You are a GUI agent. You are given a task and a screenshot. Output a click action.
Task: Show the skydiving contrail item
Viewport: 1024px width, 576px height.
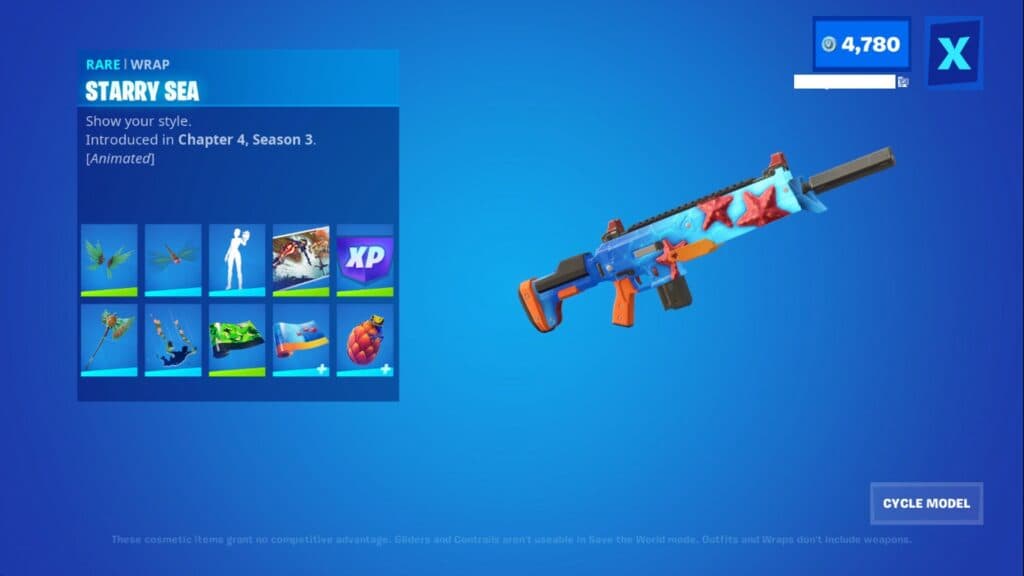(x=173, y=340)
